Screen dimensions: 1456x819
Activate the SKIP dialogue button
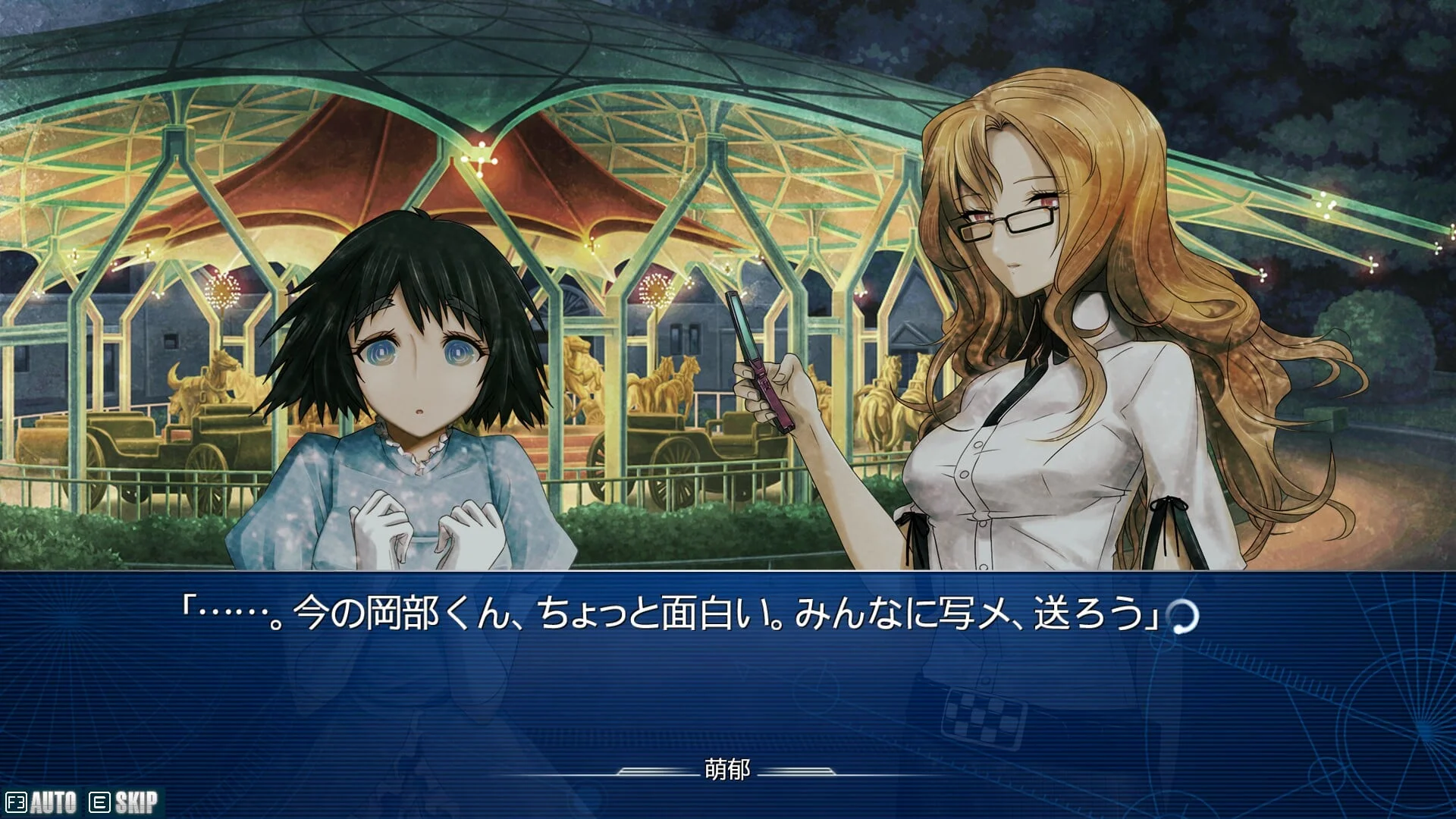click(124, 802)
